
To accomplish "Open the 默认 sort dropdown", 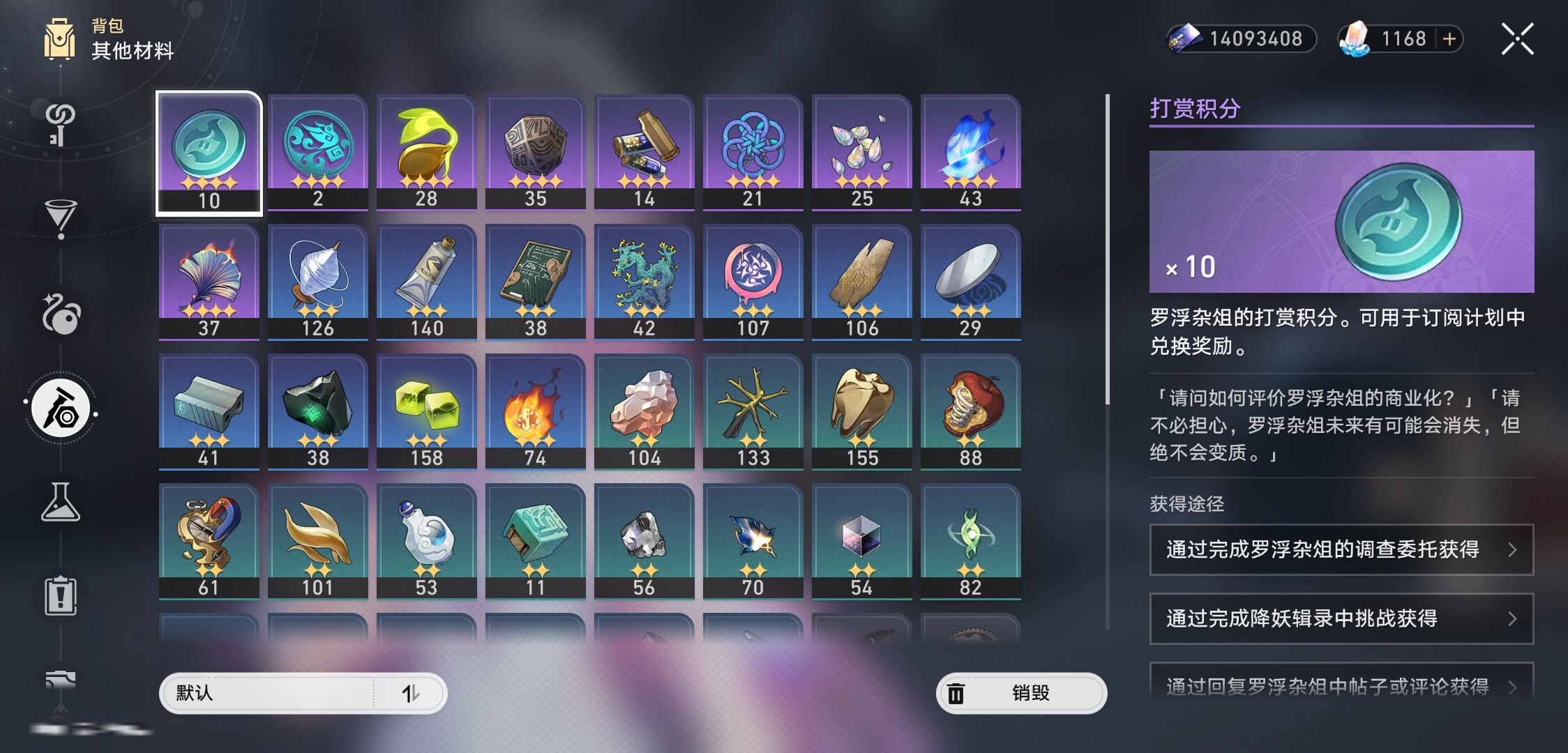I will click(x=303, y=693).
